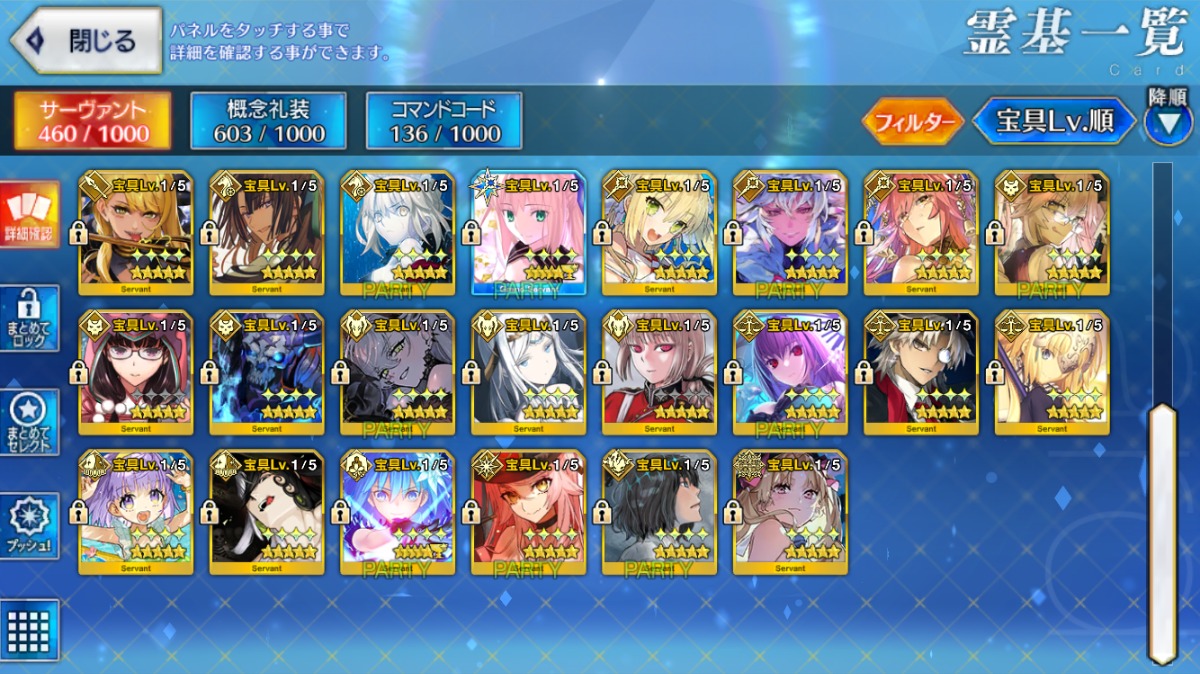The width and height of the screenshot is (1200, 674).
Task: Activate the 詳細確認 card detail mode
Action: point(28,215)
